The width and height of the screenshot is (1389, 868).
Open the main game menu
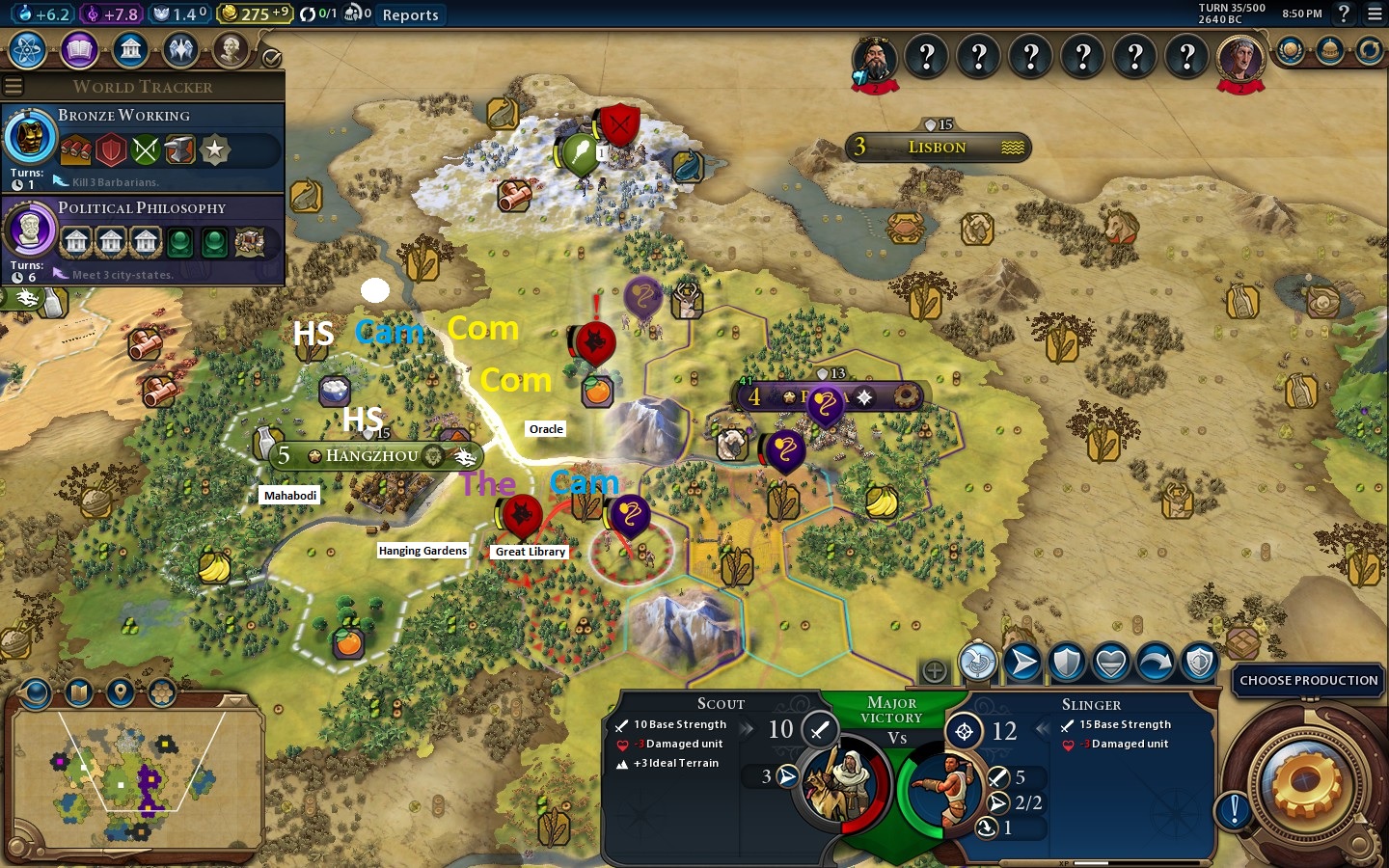pos(1375,14)
